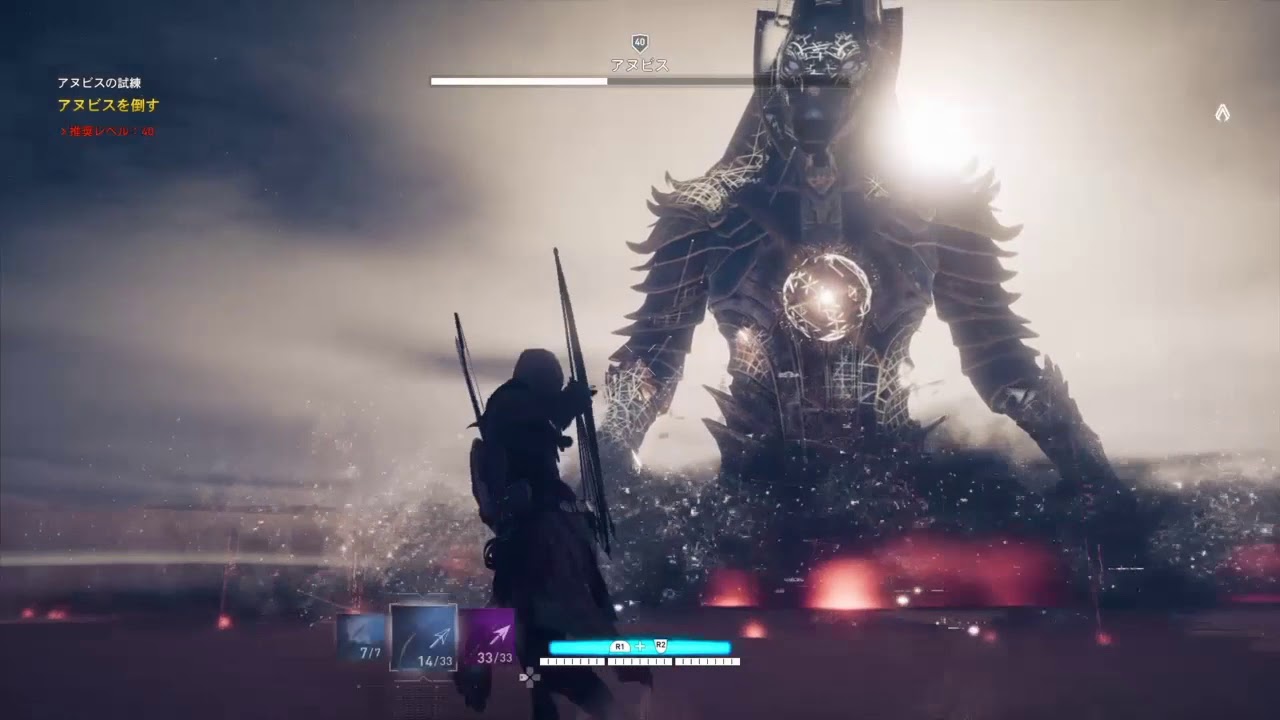Choose the highlighted bow slot with 14/33 arrows
The width and height of the screenshot is (1280, 720).
click(x=424, y=638)
